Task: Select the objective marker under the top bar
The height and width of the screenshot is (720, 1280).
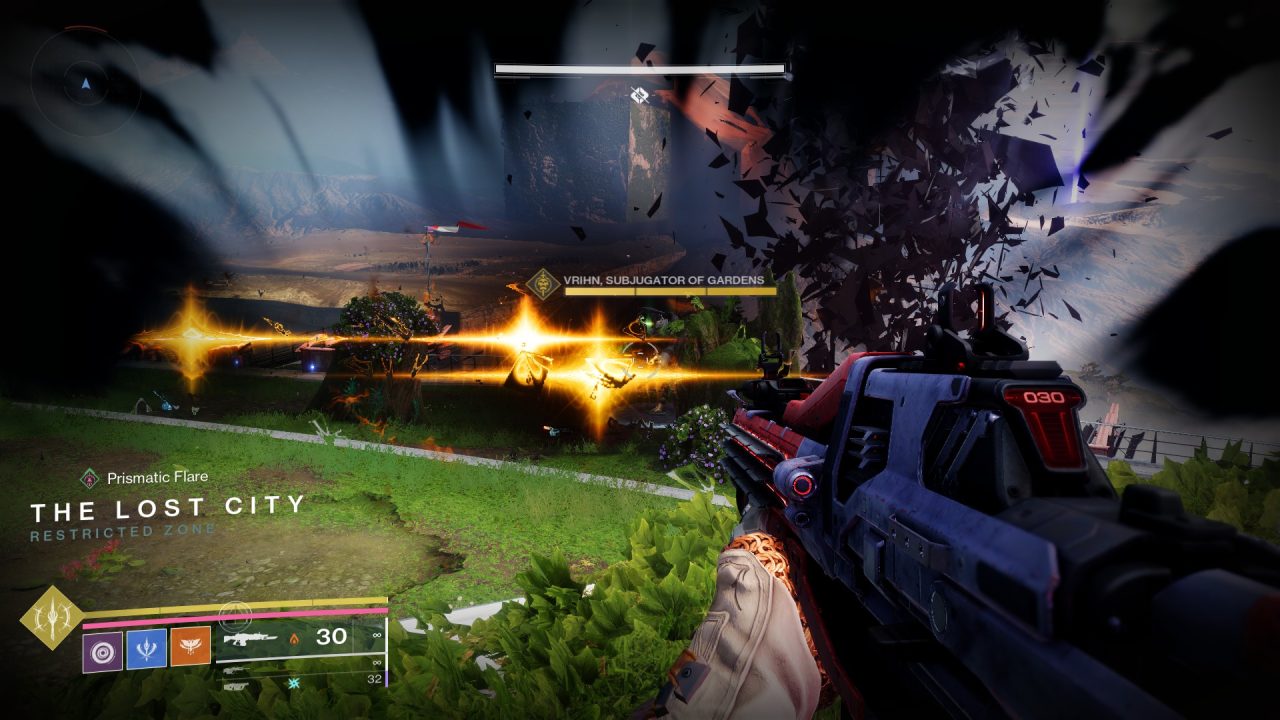Action: point(640,95)
